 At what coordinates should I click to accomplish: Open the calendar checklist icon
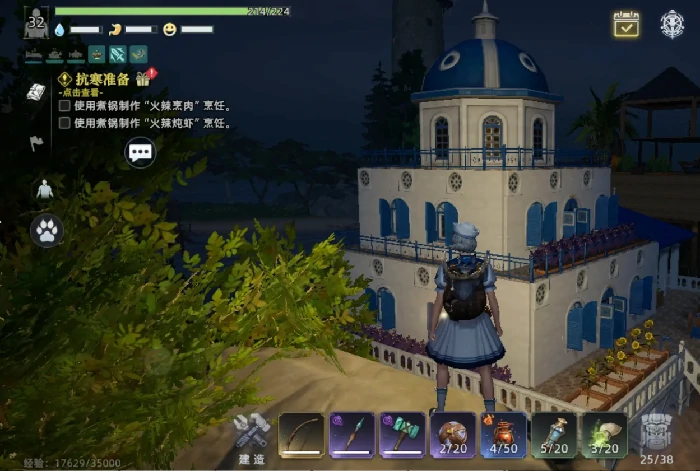coord(626,25)
